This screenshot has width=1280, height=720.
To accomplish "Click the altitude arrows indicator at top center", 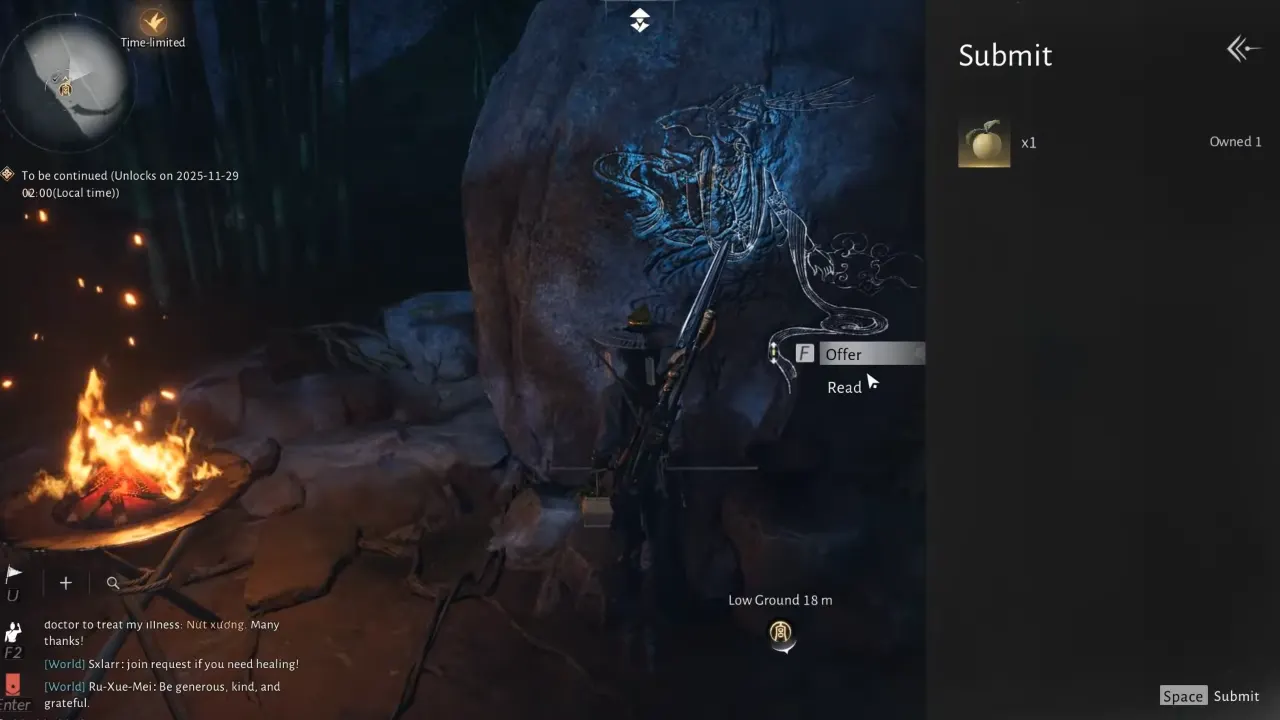I will (638, 19).
